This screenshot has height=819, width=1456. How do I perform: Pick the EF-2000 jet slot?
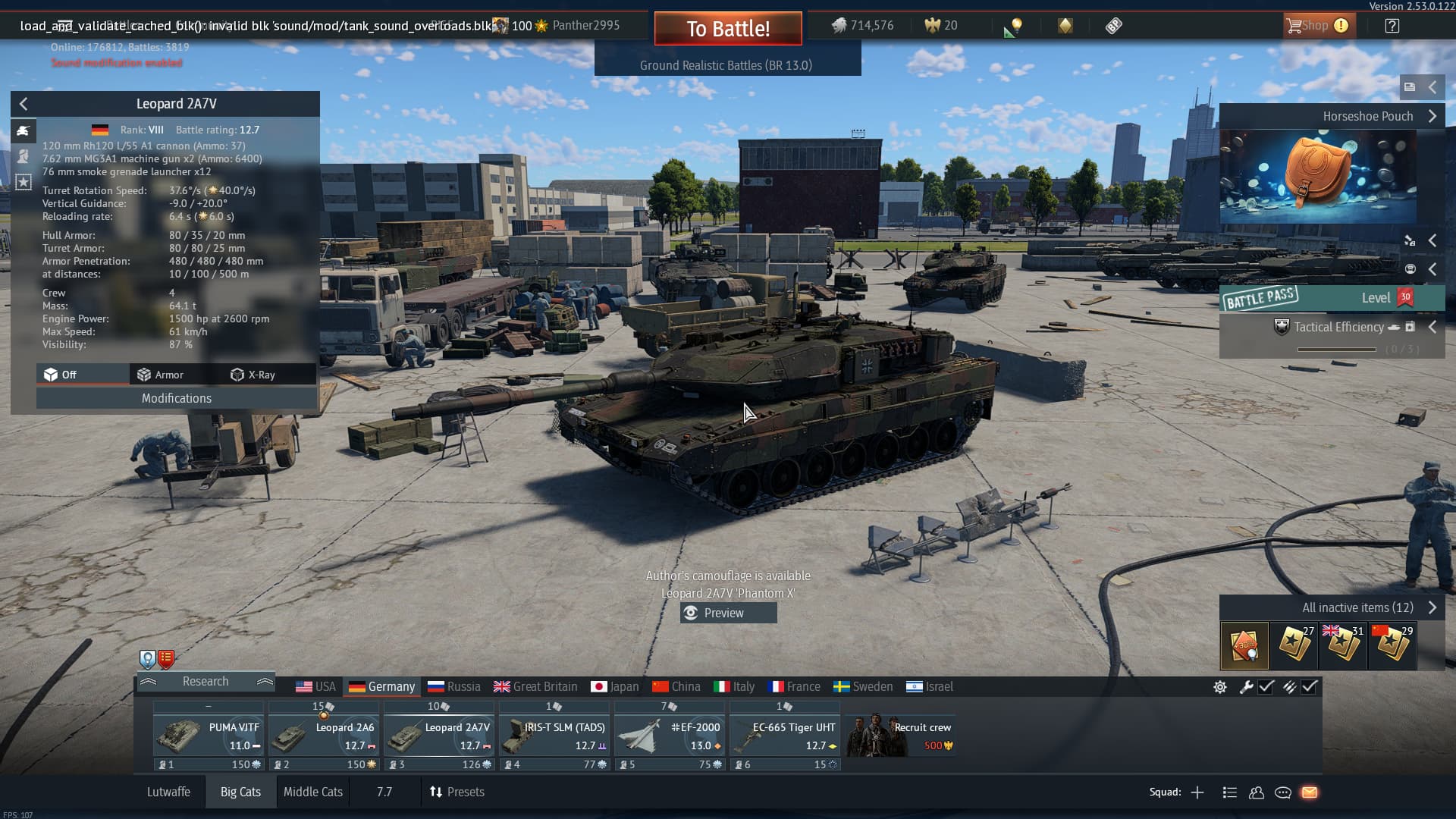pyautogui.click(x=670, y=736)
